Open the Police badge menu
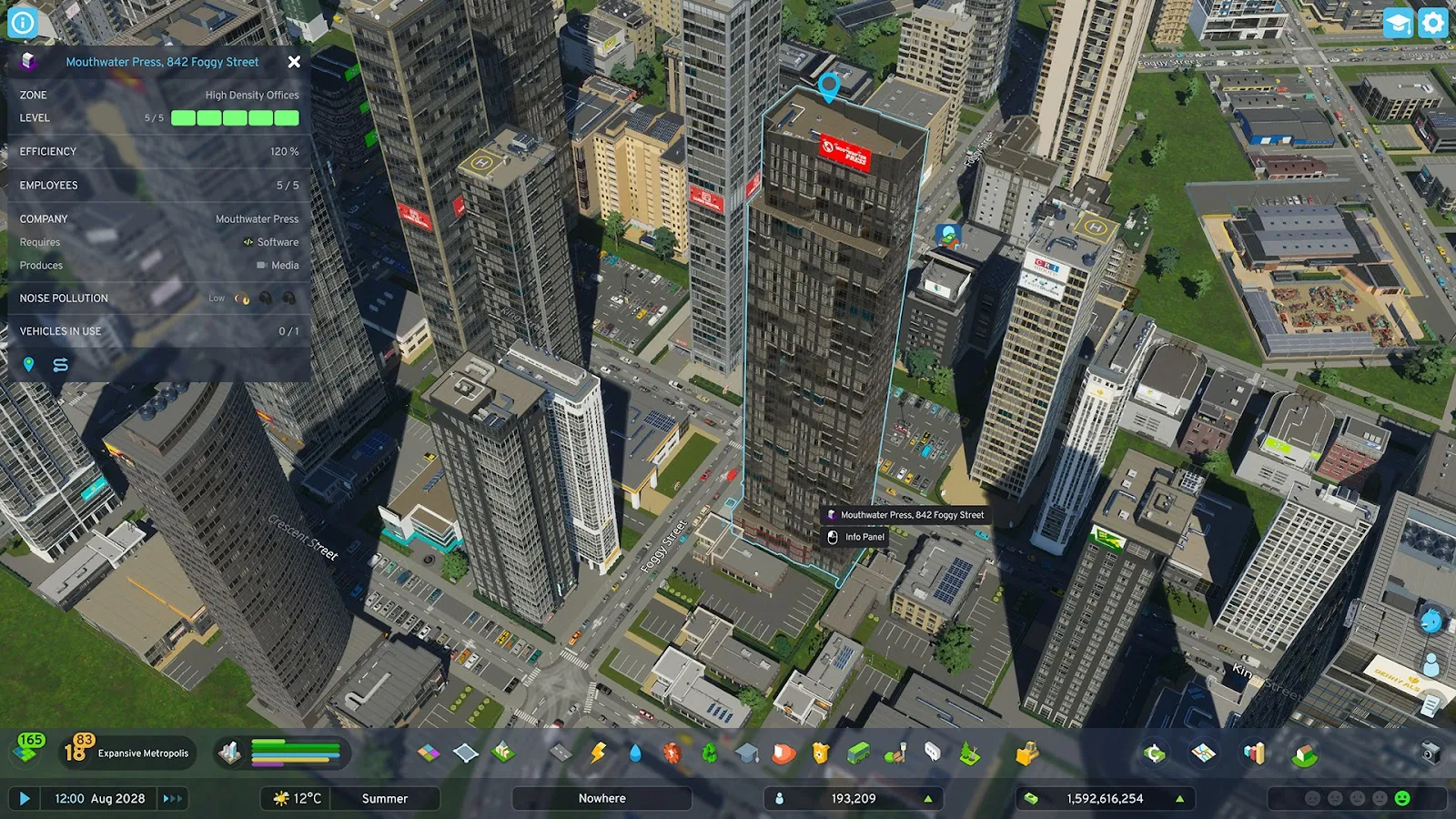 coord(821,753)
